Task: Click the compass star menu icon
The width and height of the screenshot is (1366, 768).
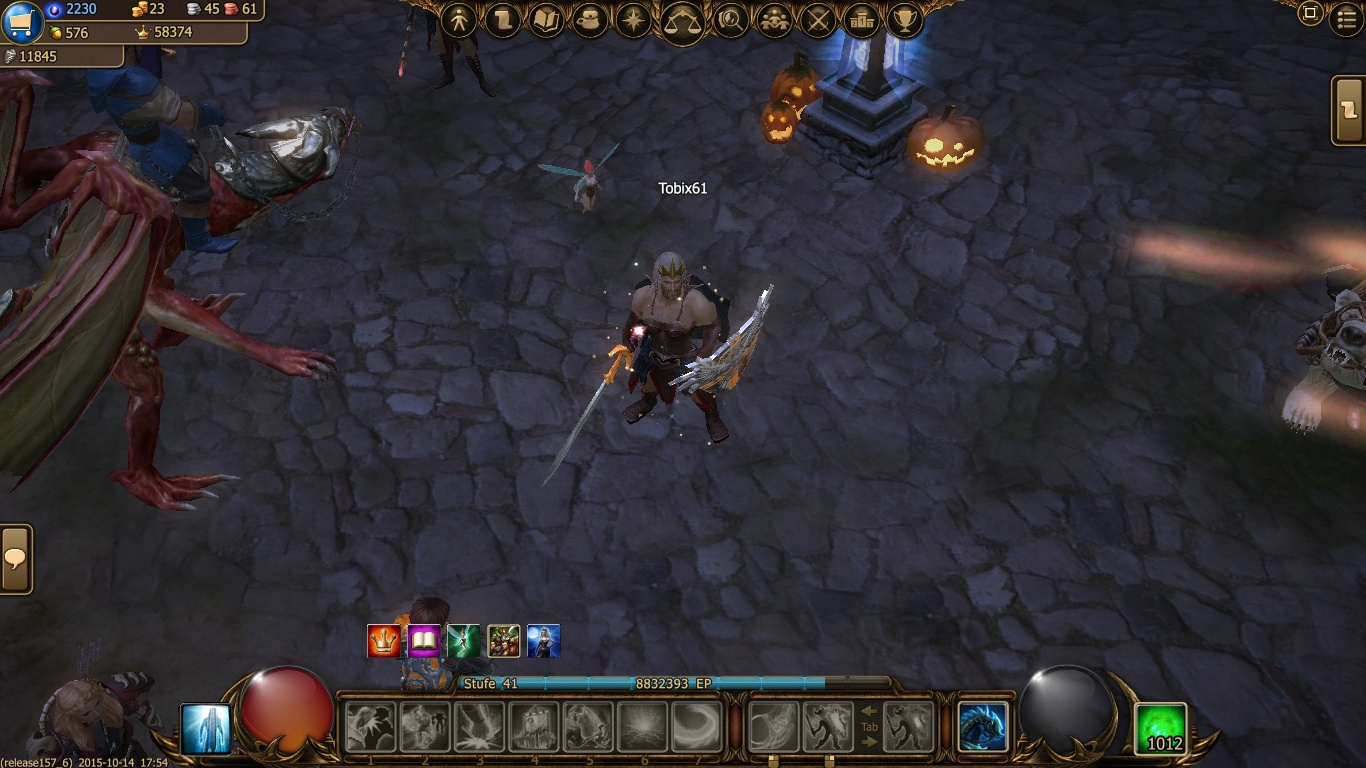Action: point(634,20)
